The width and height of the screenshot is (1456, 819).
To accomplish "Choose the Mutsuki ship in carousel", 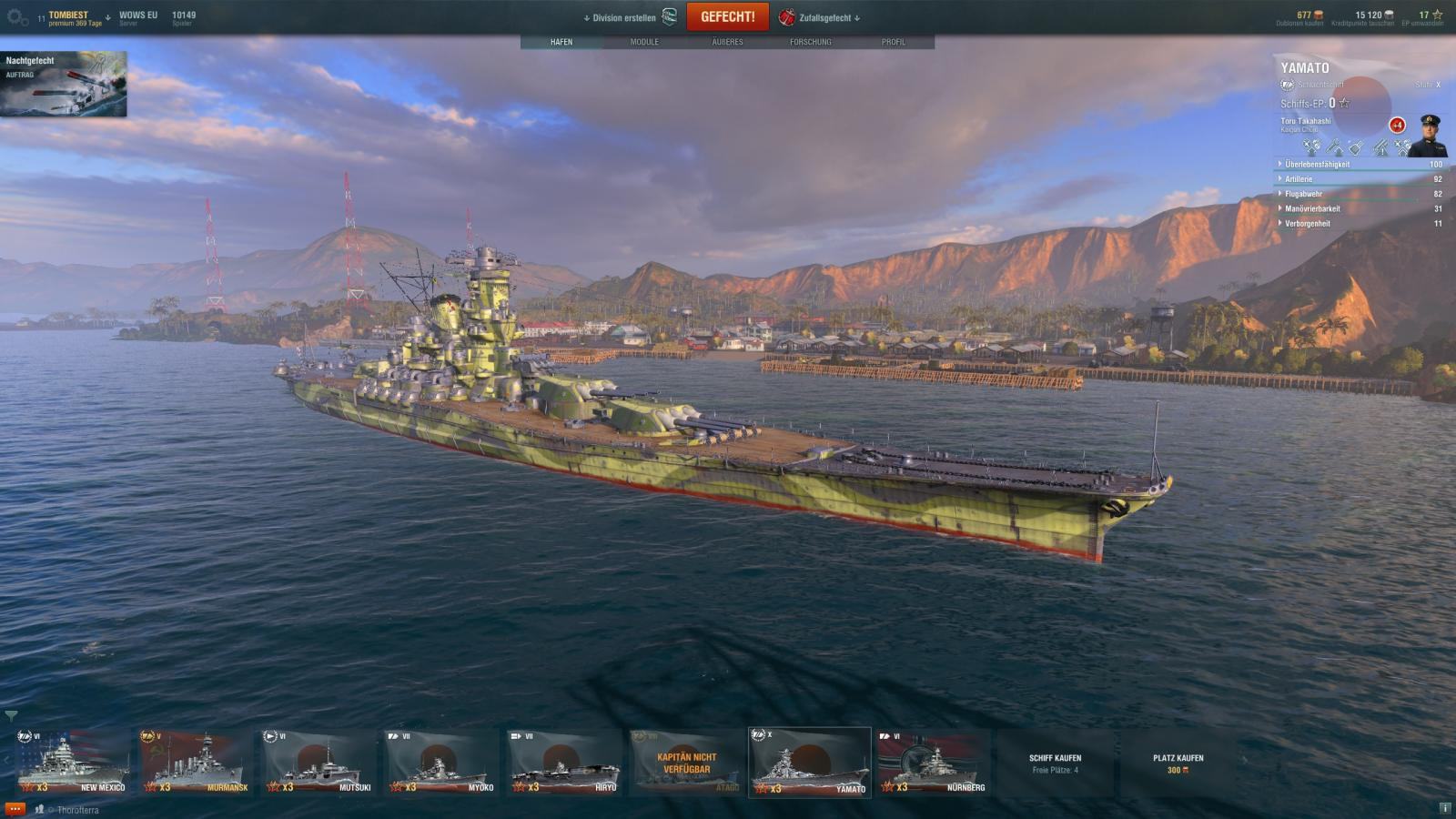I will click(318, 763).
